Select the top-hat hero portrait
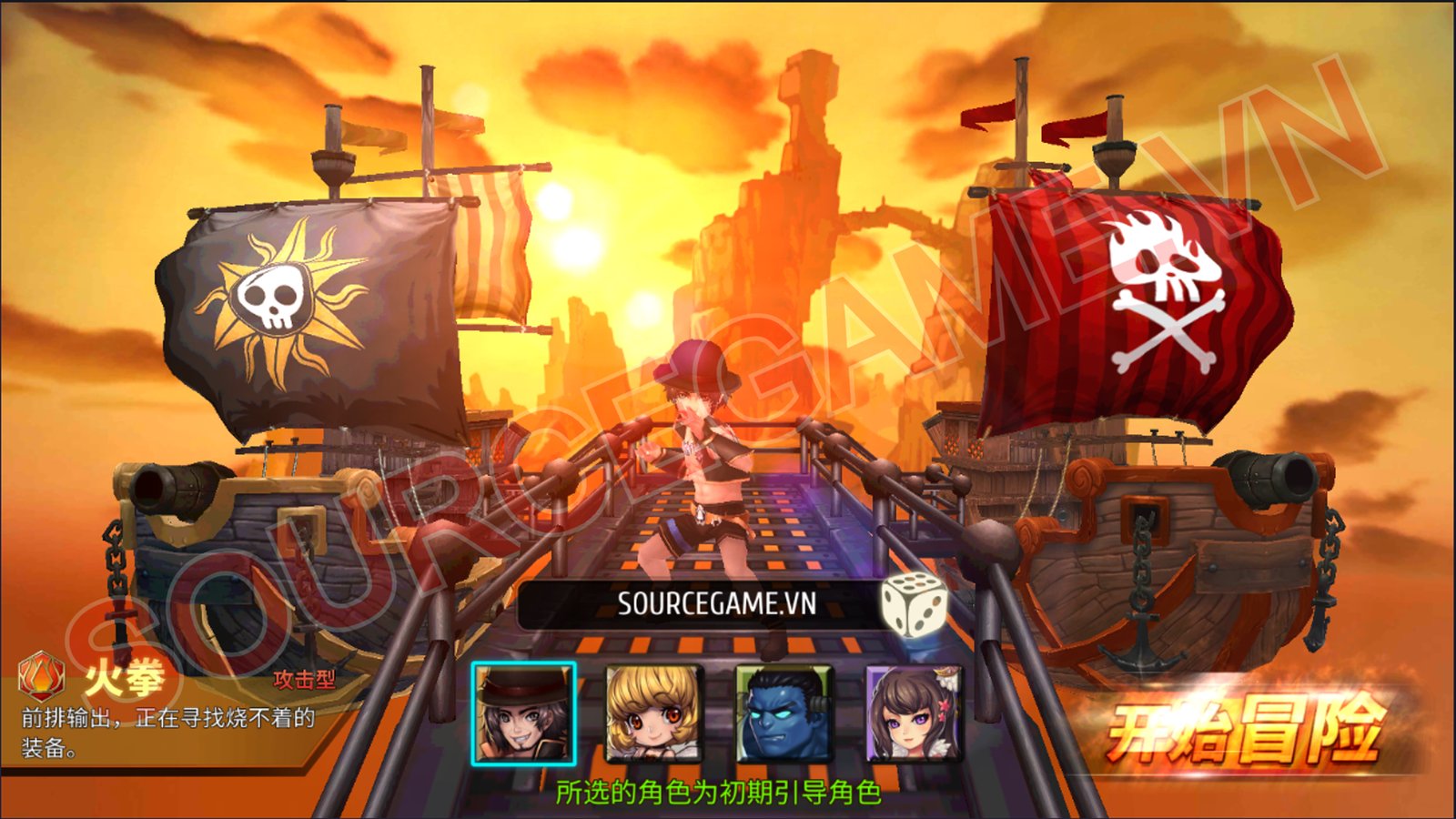 523,714
